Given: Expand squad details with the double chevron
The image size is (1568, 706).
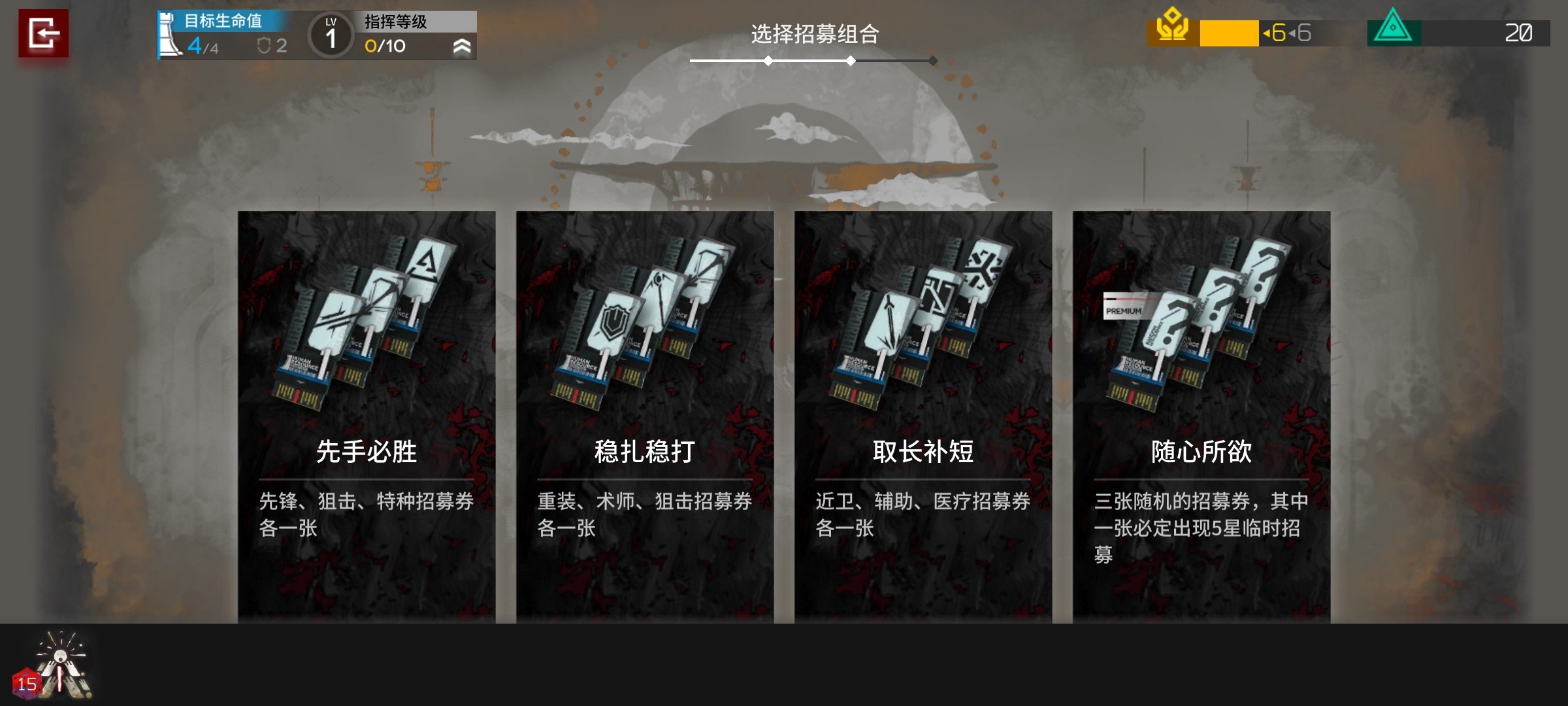Looking at the screenshot, I should coord(463,46).
